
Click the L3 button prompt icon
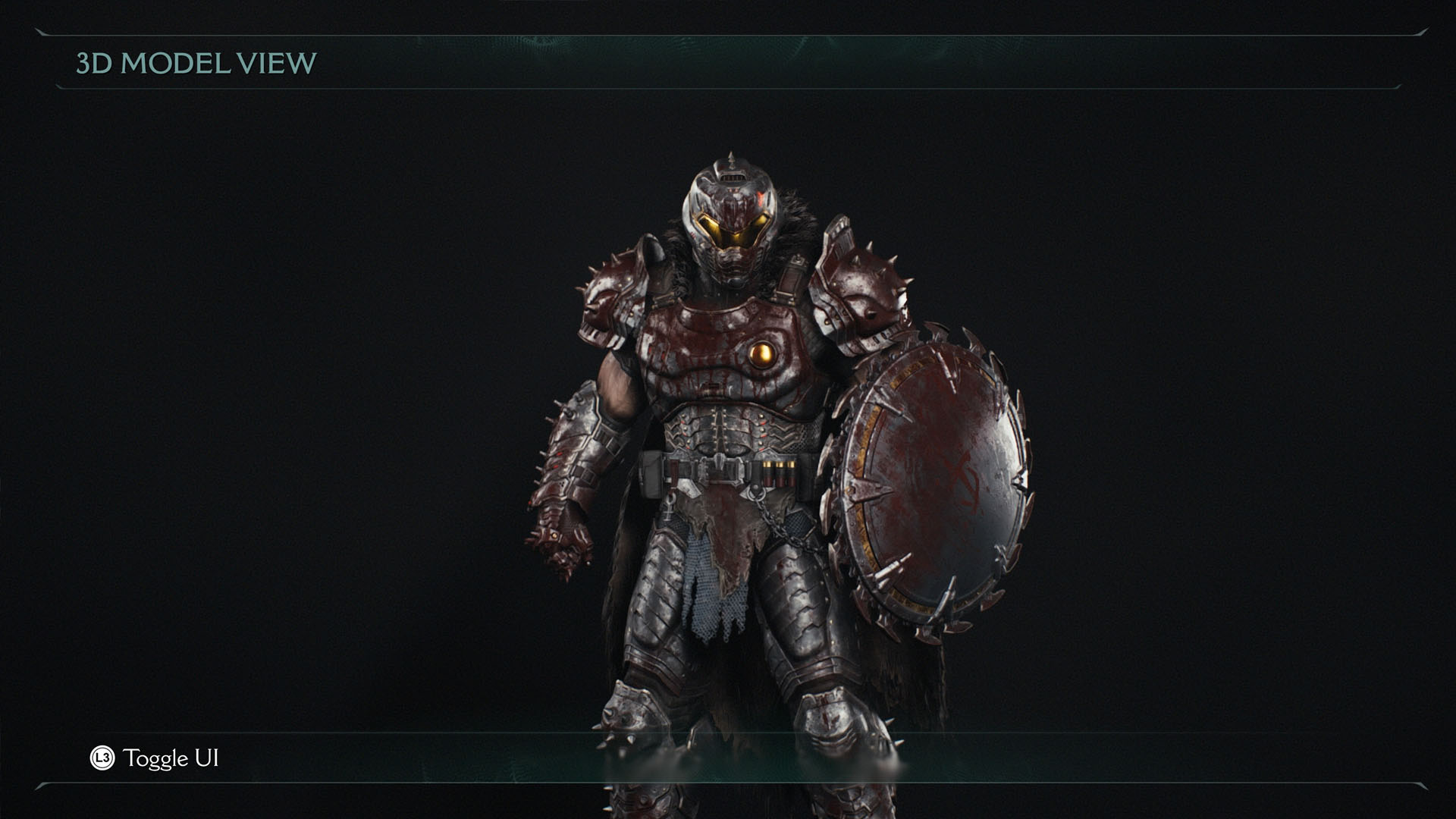coord(105,758)
